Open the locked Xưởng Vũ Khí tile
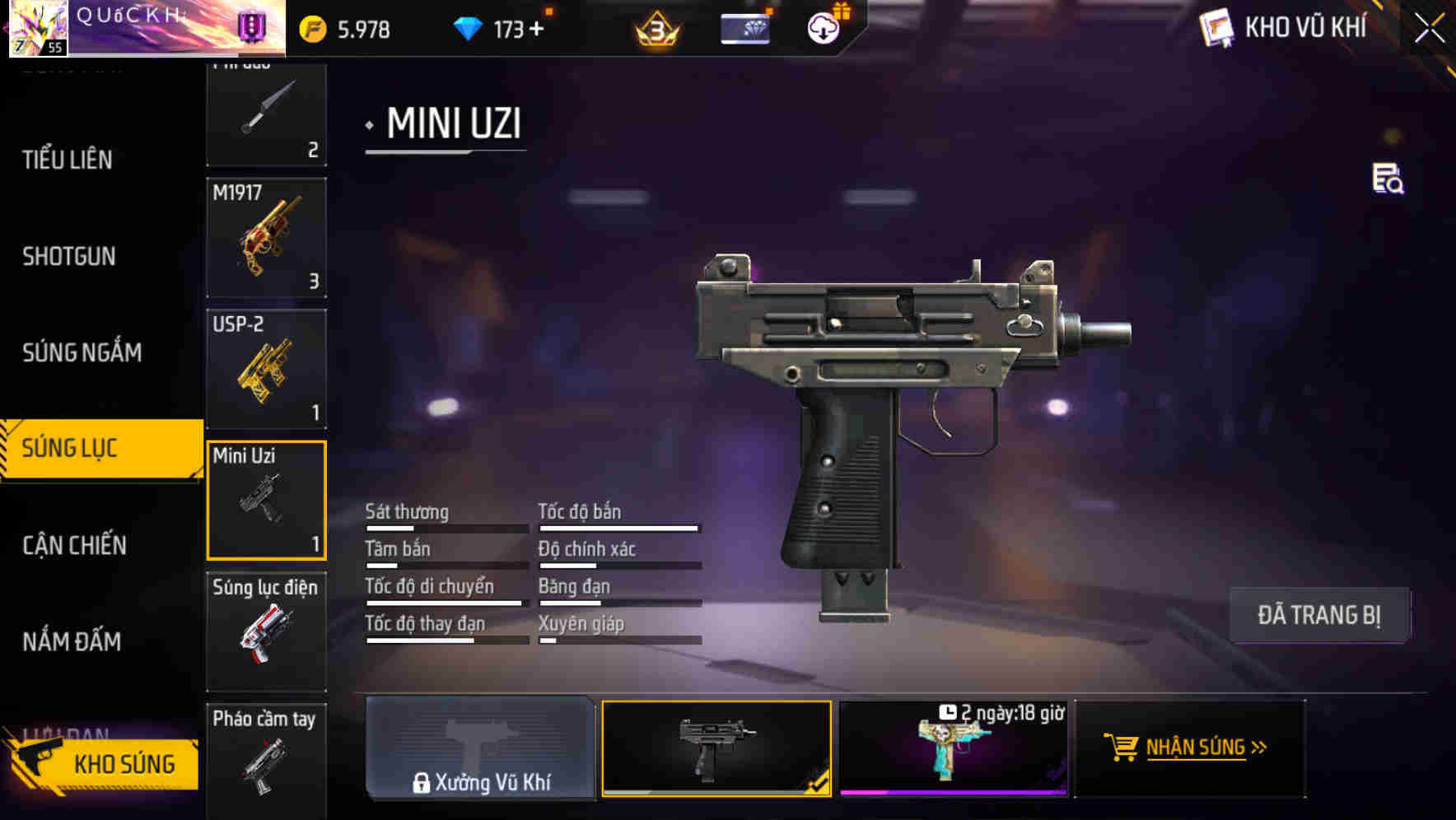 (x=480, y=748)
